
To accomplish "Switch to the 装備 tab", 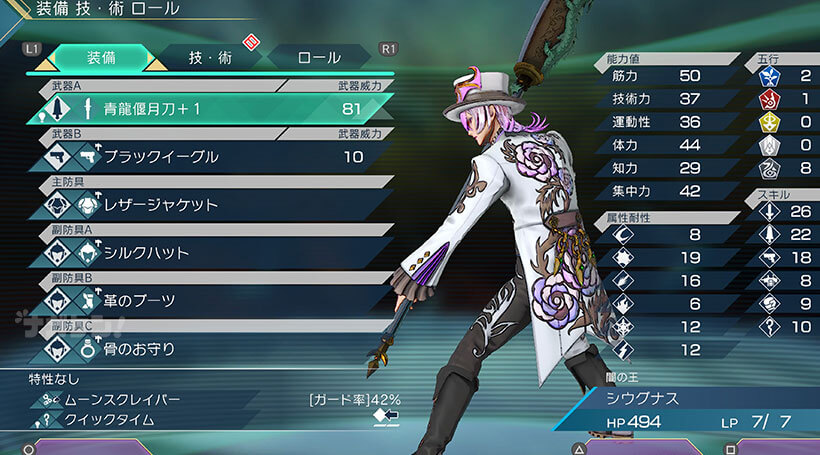I will click(100, 57).
